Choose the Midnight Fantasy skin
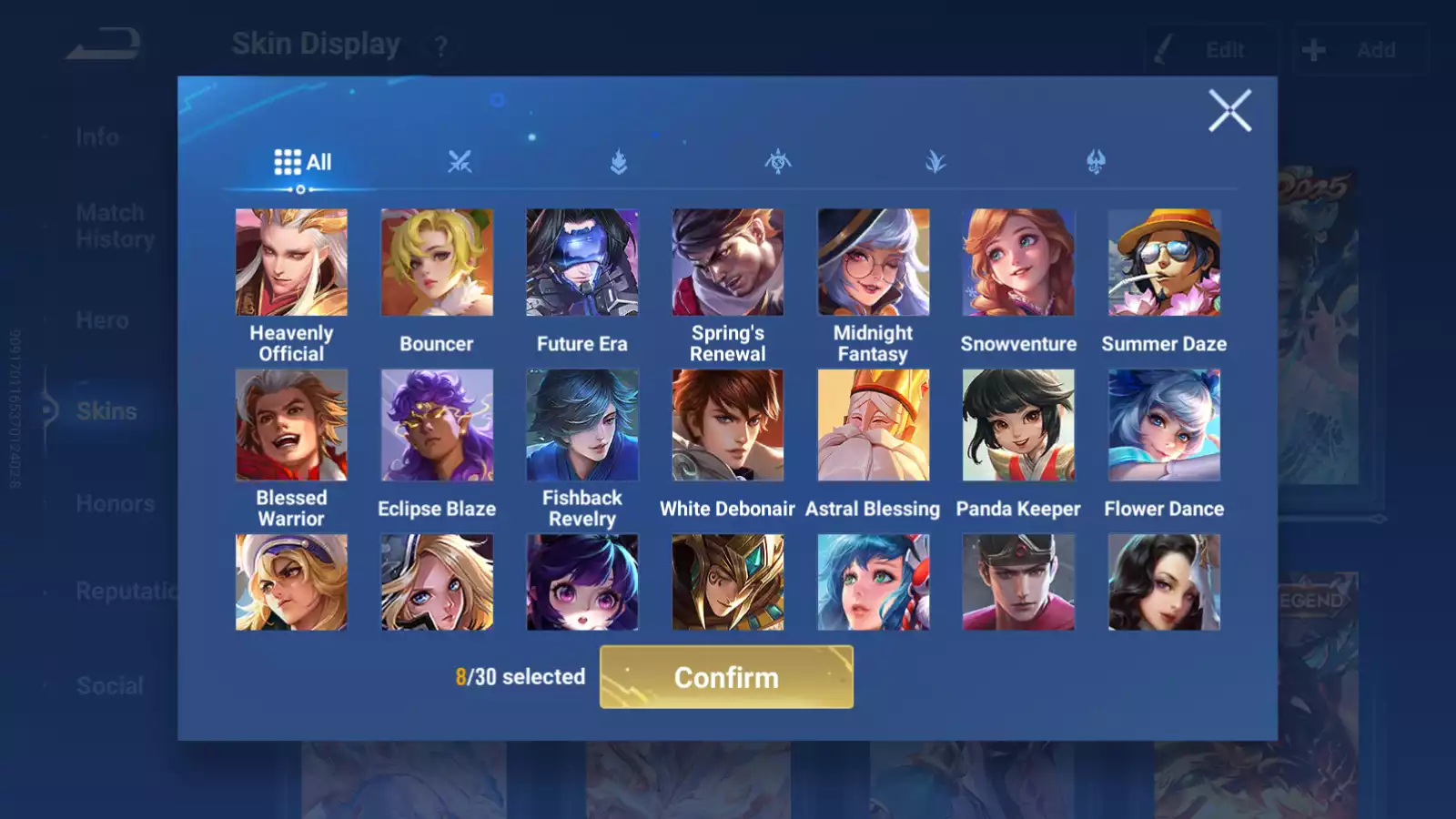 click(x=874, y=263)
